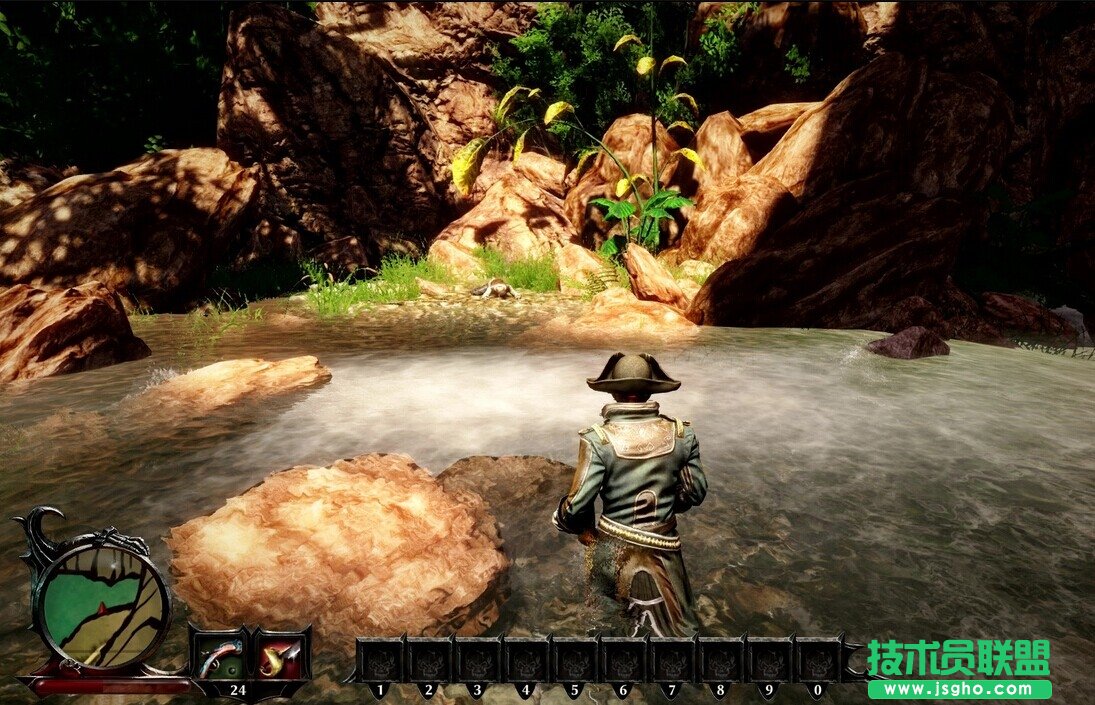Click hotbar slot numbered 1
The image size is (1095, 705).
[x=380, y=660]
